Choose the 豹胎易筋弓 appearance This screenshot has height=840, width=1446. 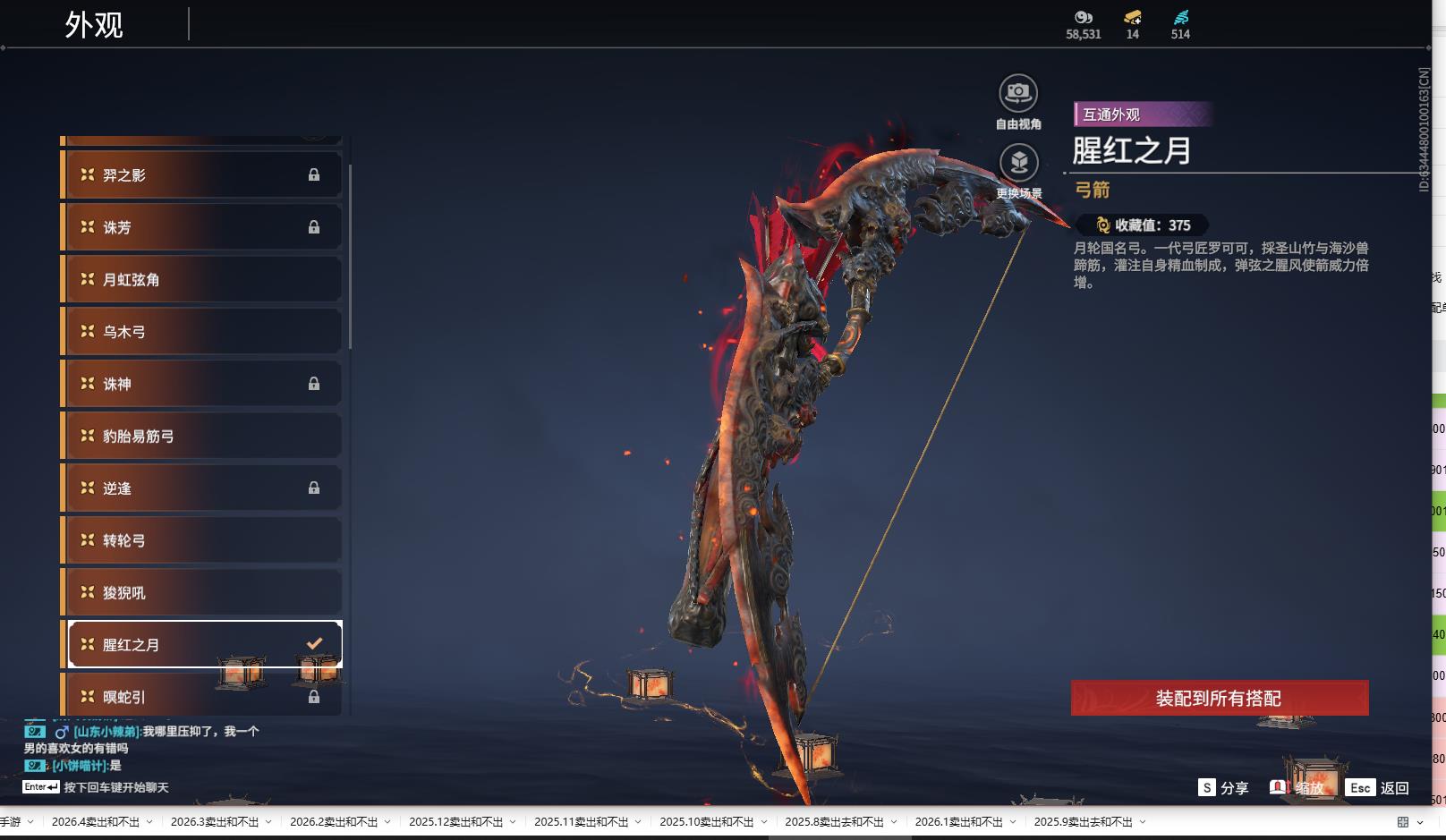[x=201, y=436]
